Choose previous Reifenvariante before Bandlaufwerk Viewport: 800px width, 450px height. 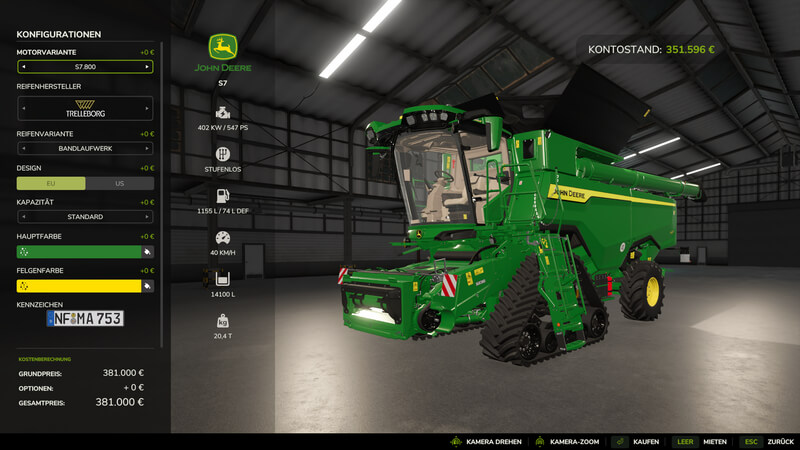23,149
